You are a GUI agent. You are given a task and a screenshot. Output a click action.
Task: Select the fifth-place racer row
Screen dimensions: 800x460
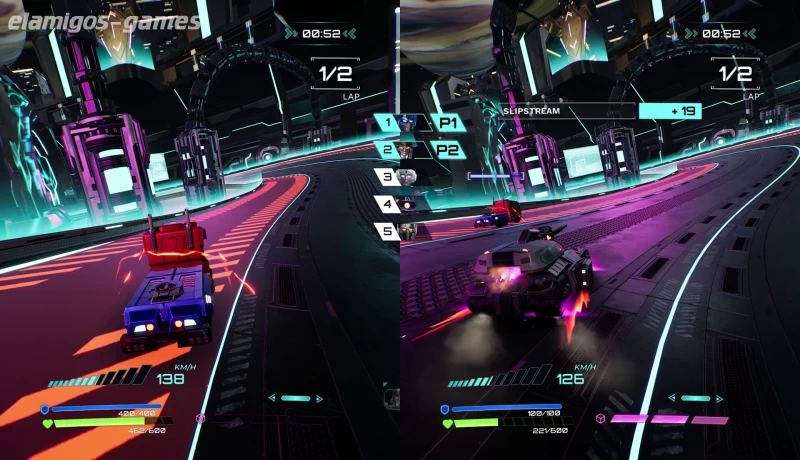click(x=399, y=231)
